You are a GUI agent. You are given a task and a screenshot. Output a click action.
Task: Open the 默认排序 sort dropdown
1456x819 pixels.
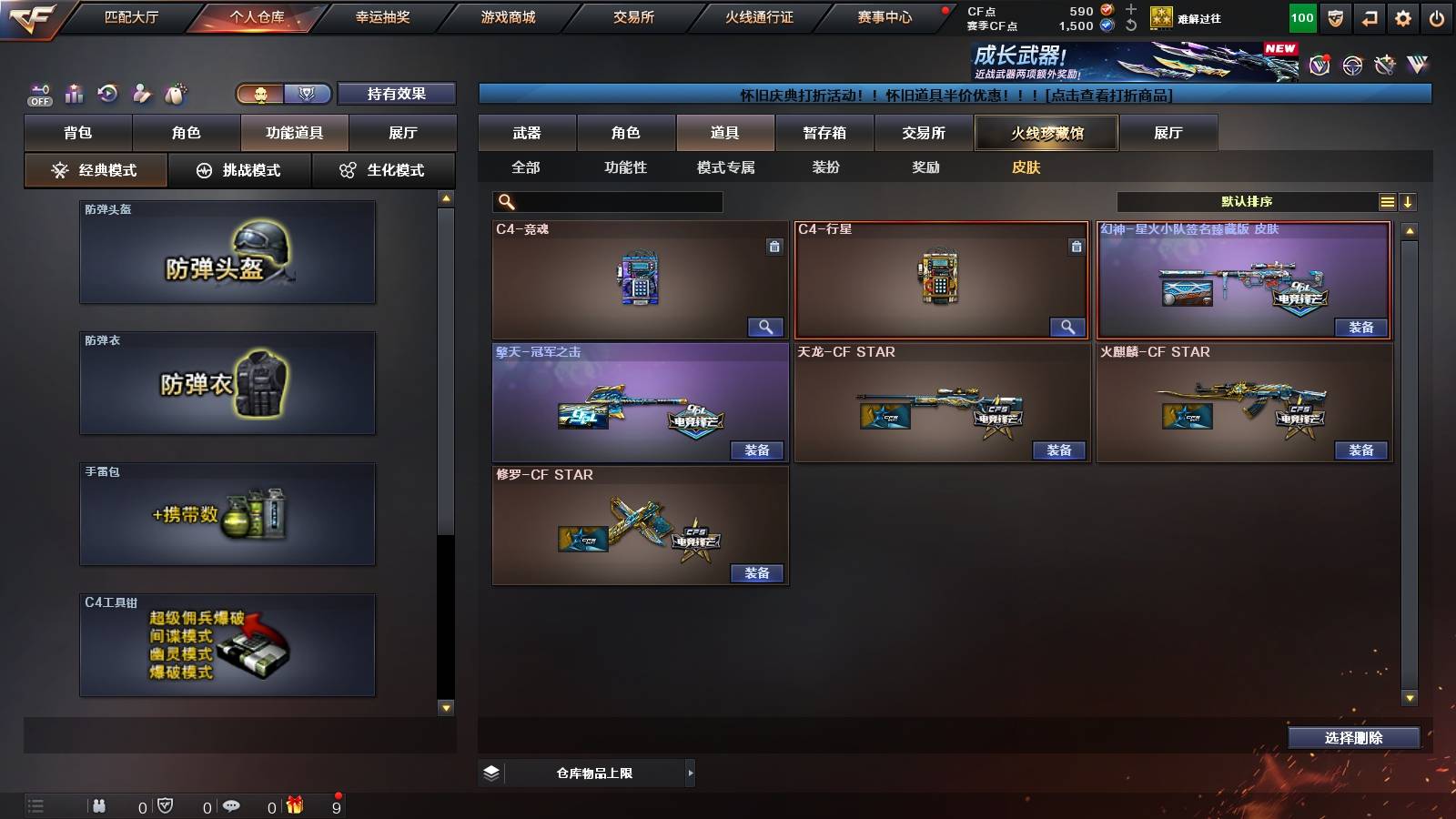click(x=1247, y=200)
